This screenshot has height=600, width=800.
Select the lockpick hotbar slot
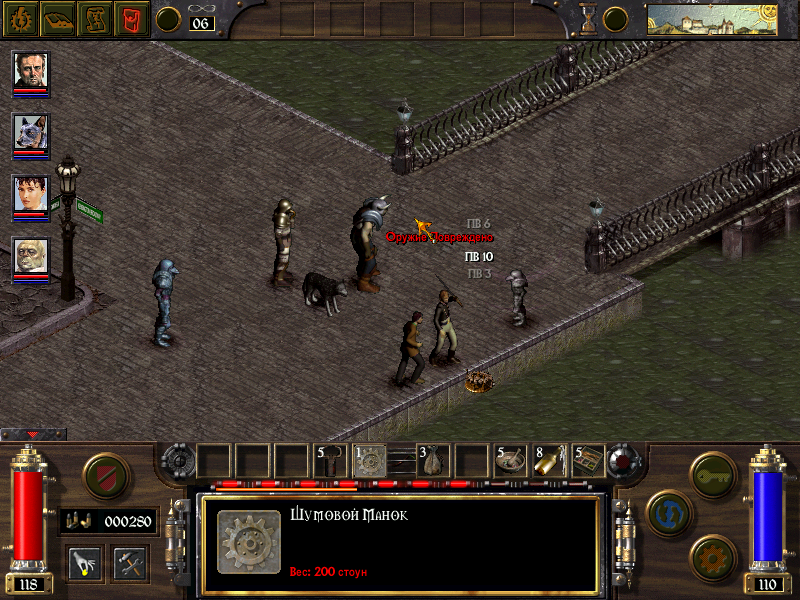point(331,459)
